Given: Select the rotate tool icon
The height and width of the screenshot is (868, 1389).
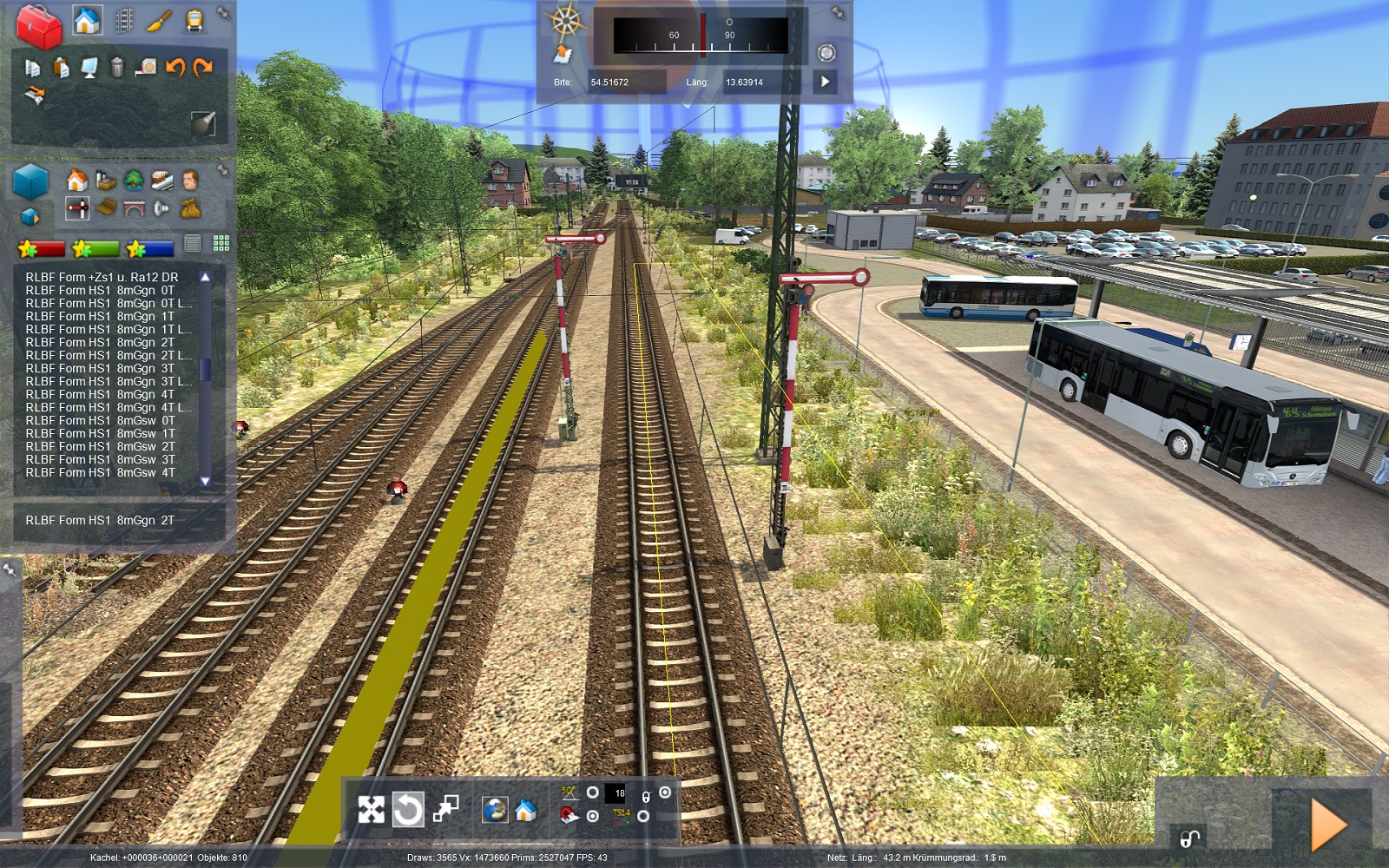Looking at the screenshot, I should (408, 810).
